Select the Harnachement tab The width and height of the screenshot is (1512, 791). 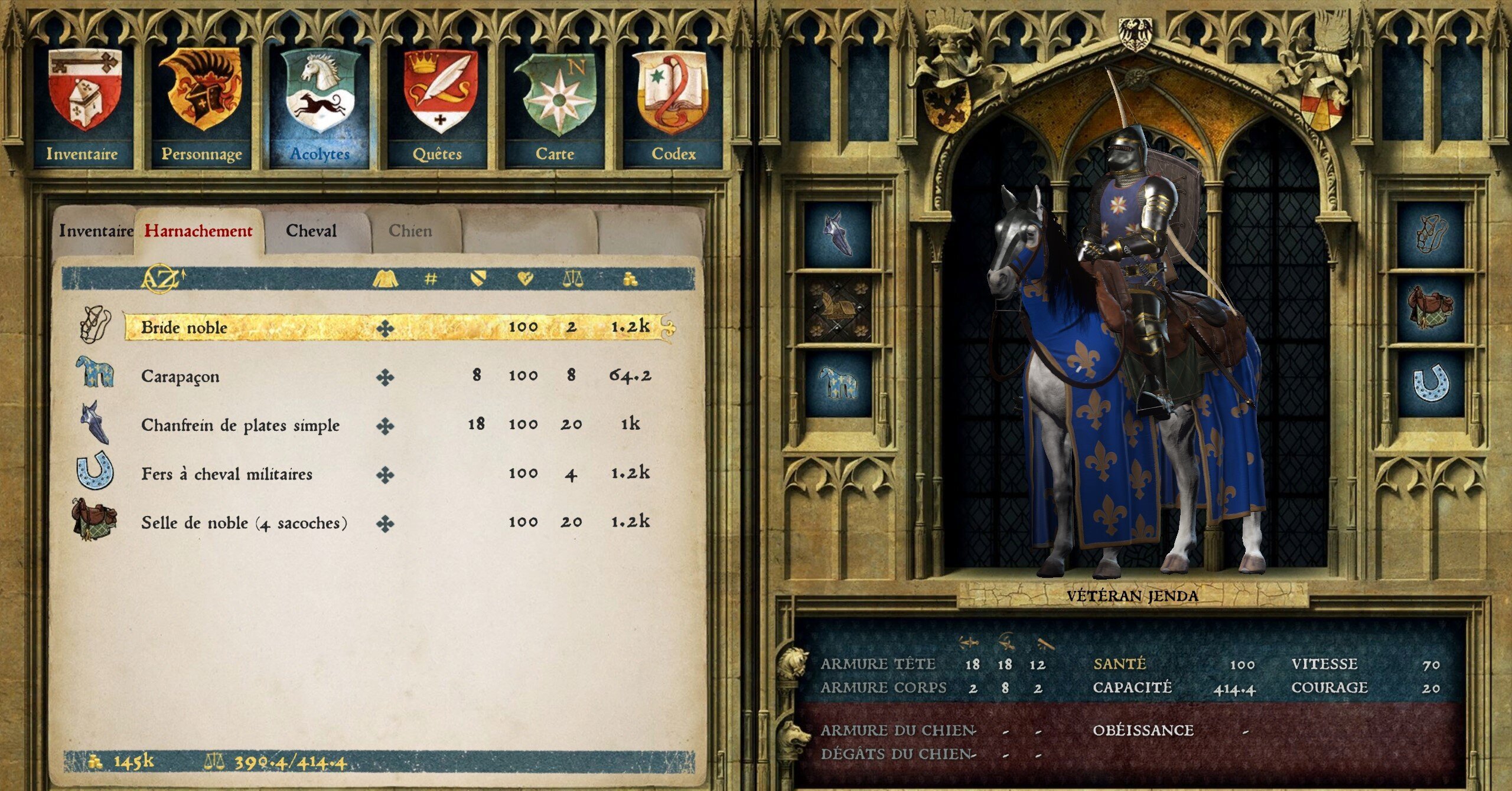tap(198, 231)
